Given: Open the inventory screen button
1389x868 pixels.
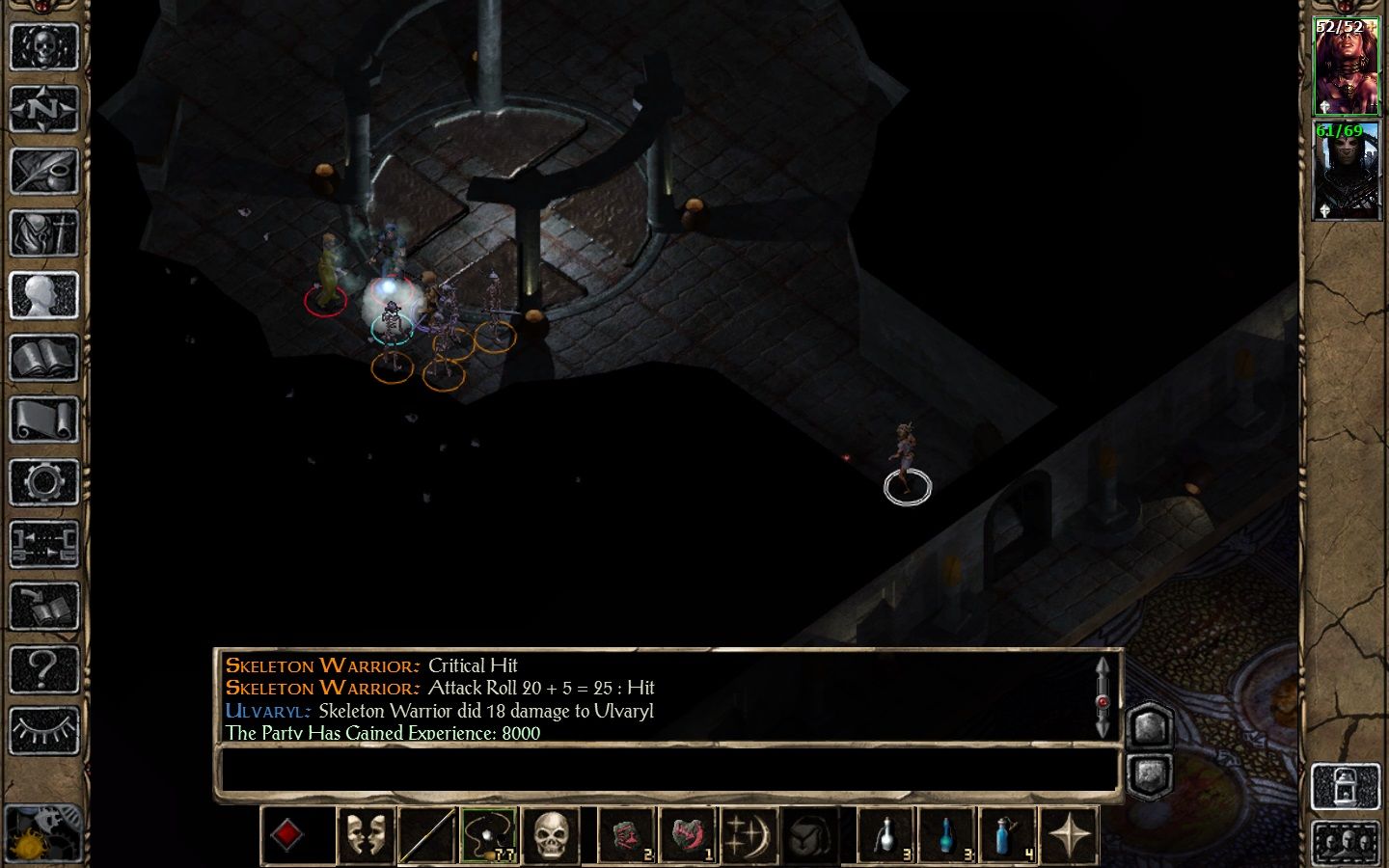Looking at the screenshot, I should [x=43, y=232].
